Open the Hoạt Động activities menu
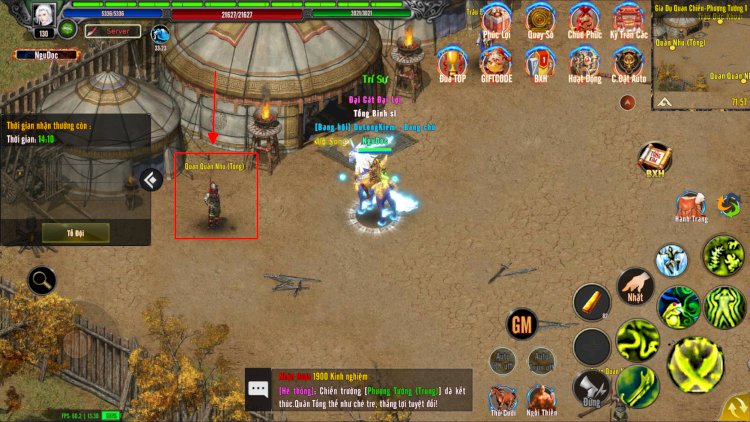This screenshot has height=422, width=750. pos(584,64)
